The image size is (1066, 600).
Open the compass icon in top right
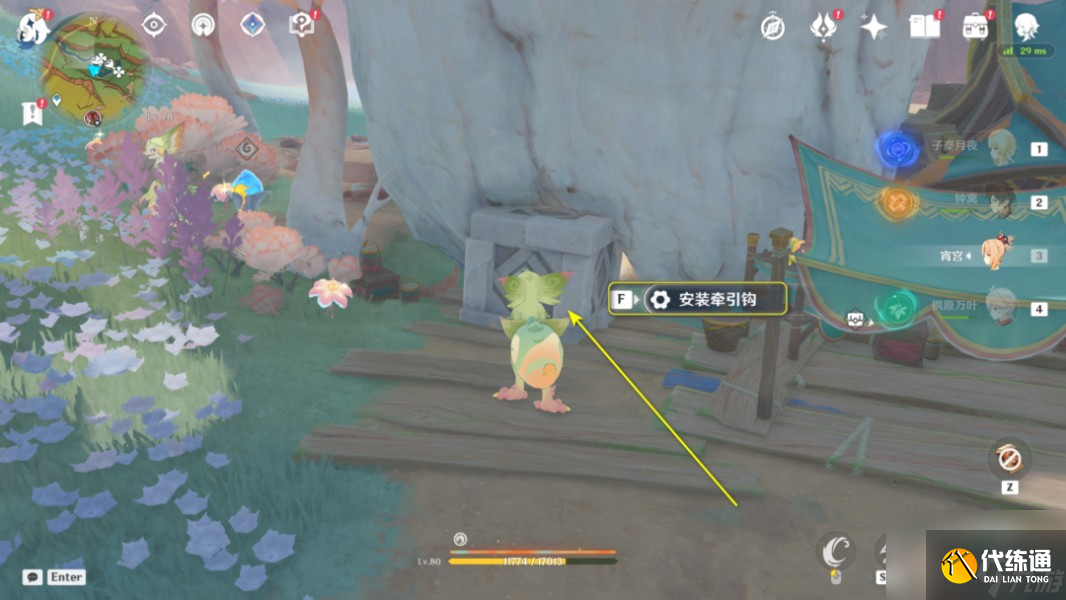tap(772, 27)
